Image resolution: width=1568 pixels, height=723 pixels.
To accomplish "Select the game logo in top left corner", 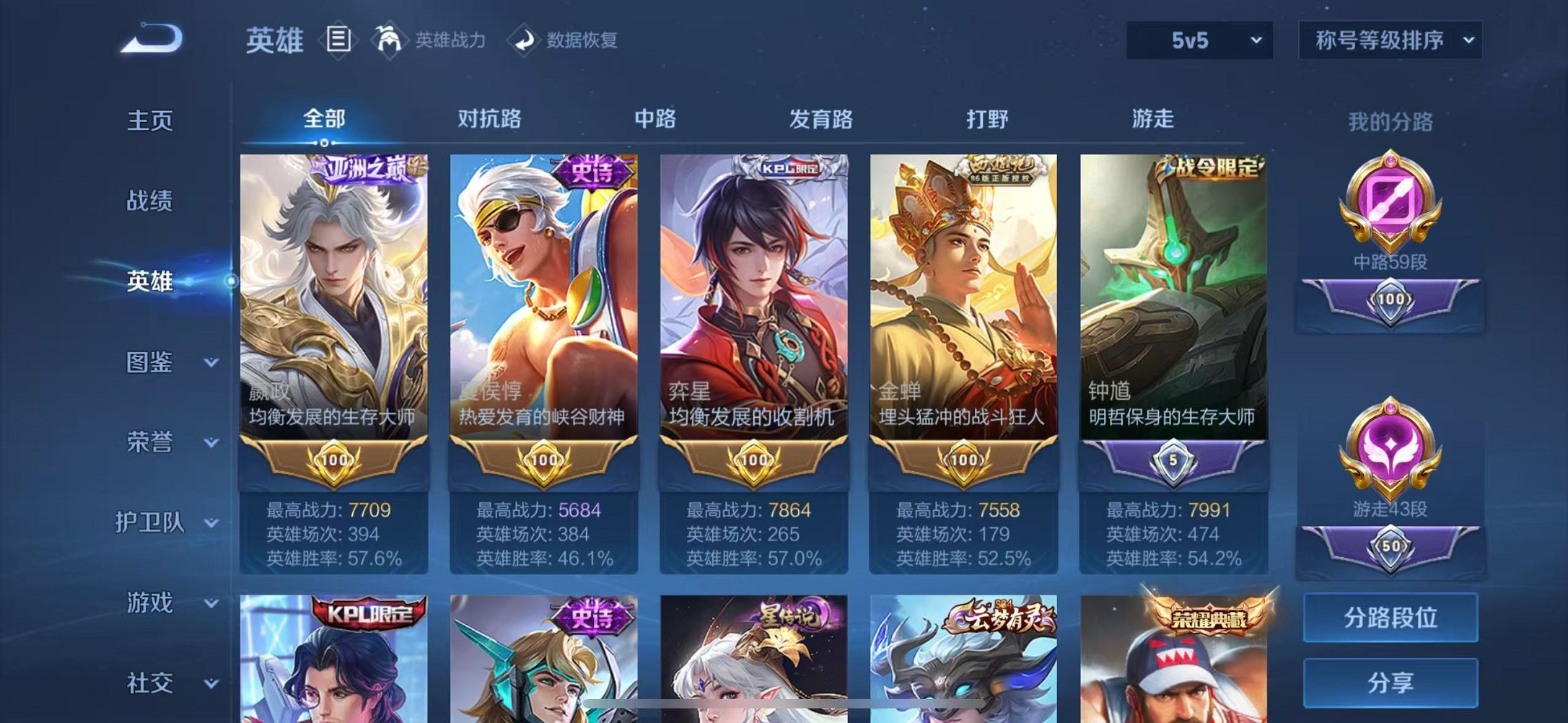I will (x=152, y=40).
